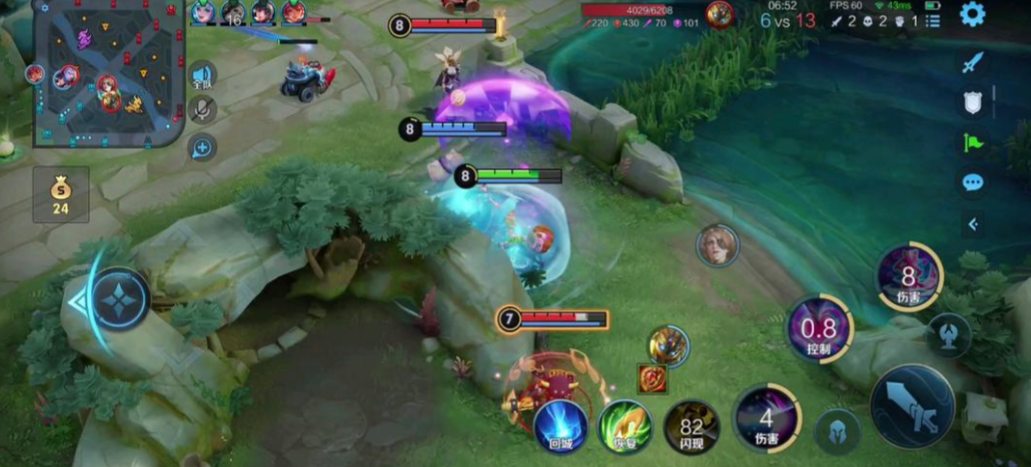Viewport: 1031px width, 467px height.
Task: Tap the tower-attack button
Action: tap(948, 334)
